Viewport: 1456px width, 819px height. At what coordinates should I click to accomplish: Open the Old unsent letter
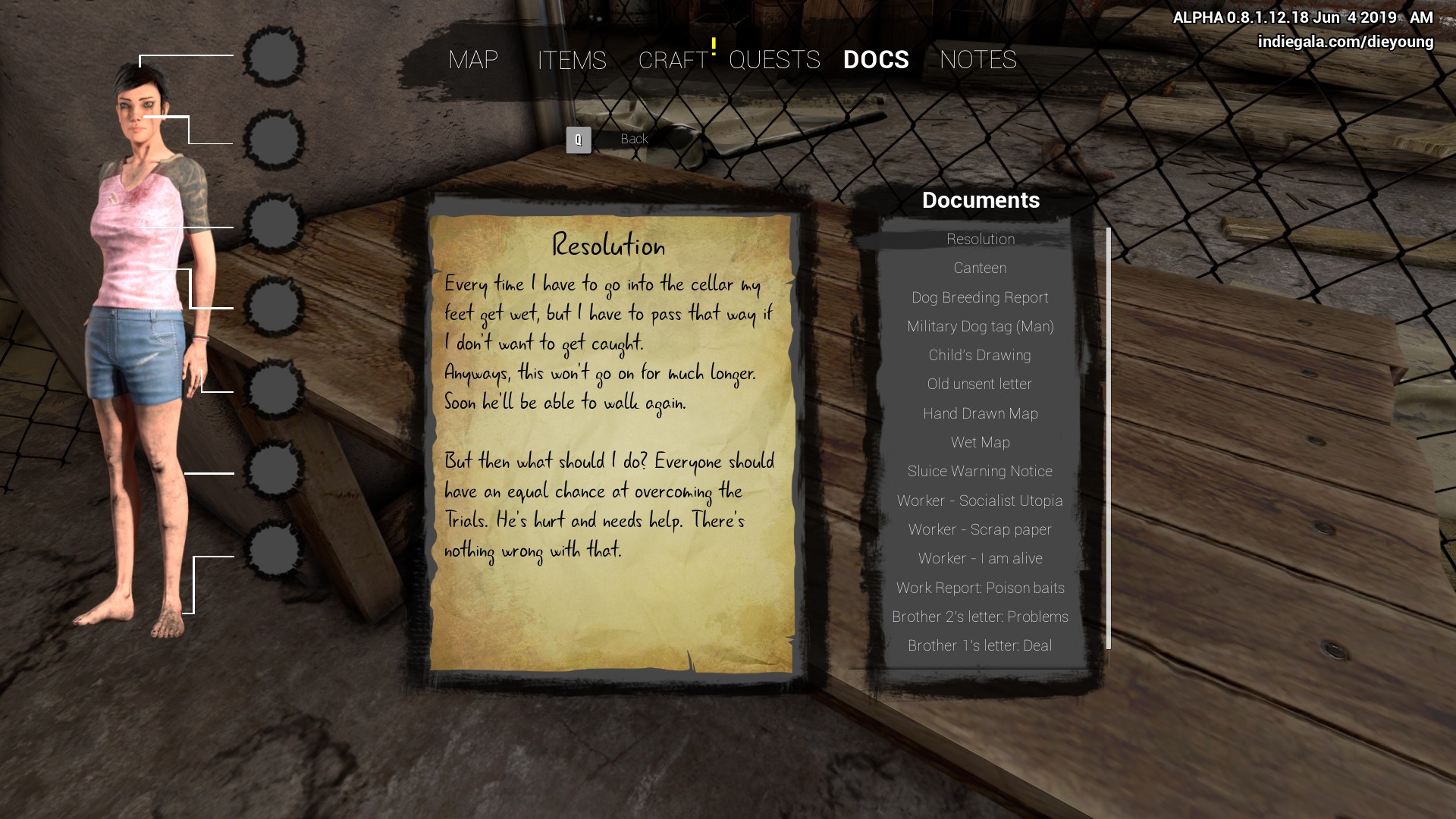click(x=980, y=384)
